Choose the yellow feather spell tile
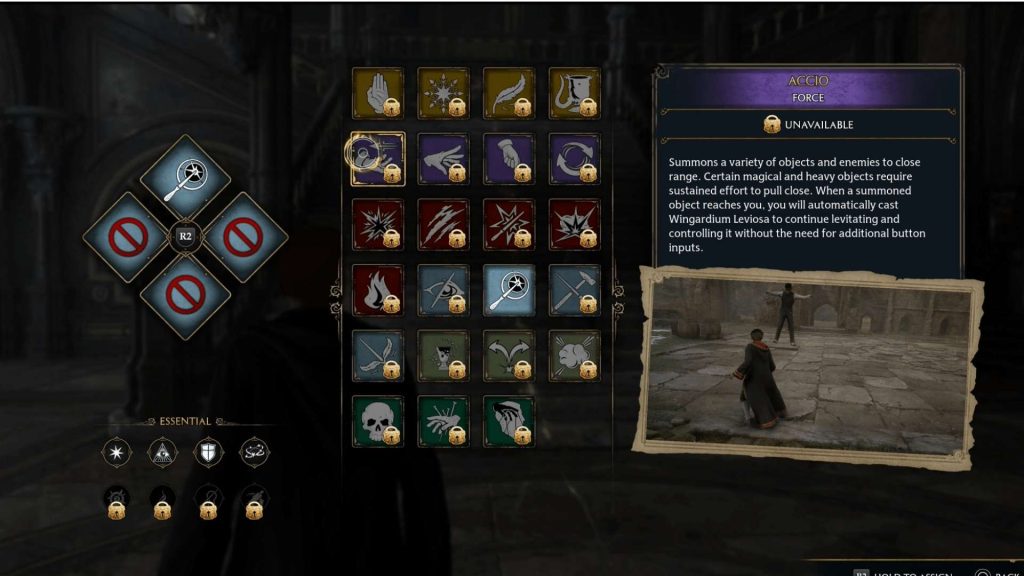Image resolution: width=1024 pixels, height=576 pixels. pyautogui.click(x=509, y=93)
